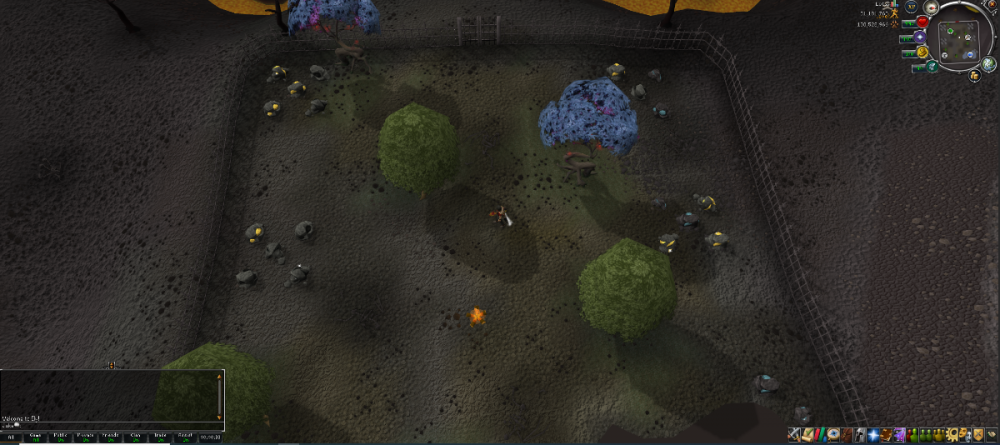
Task: Open the emotes masks tab
Action: point(964,435)
